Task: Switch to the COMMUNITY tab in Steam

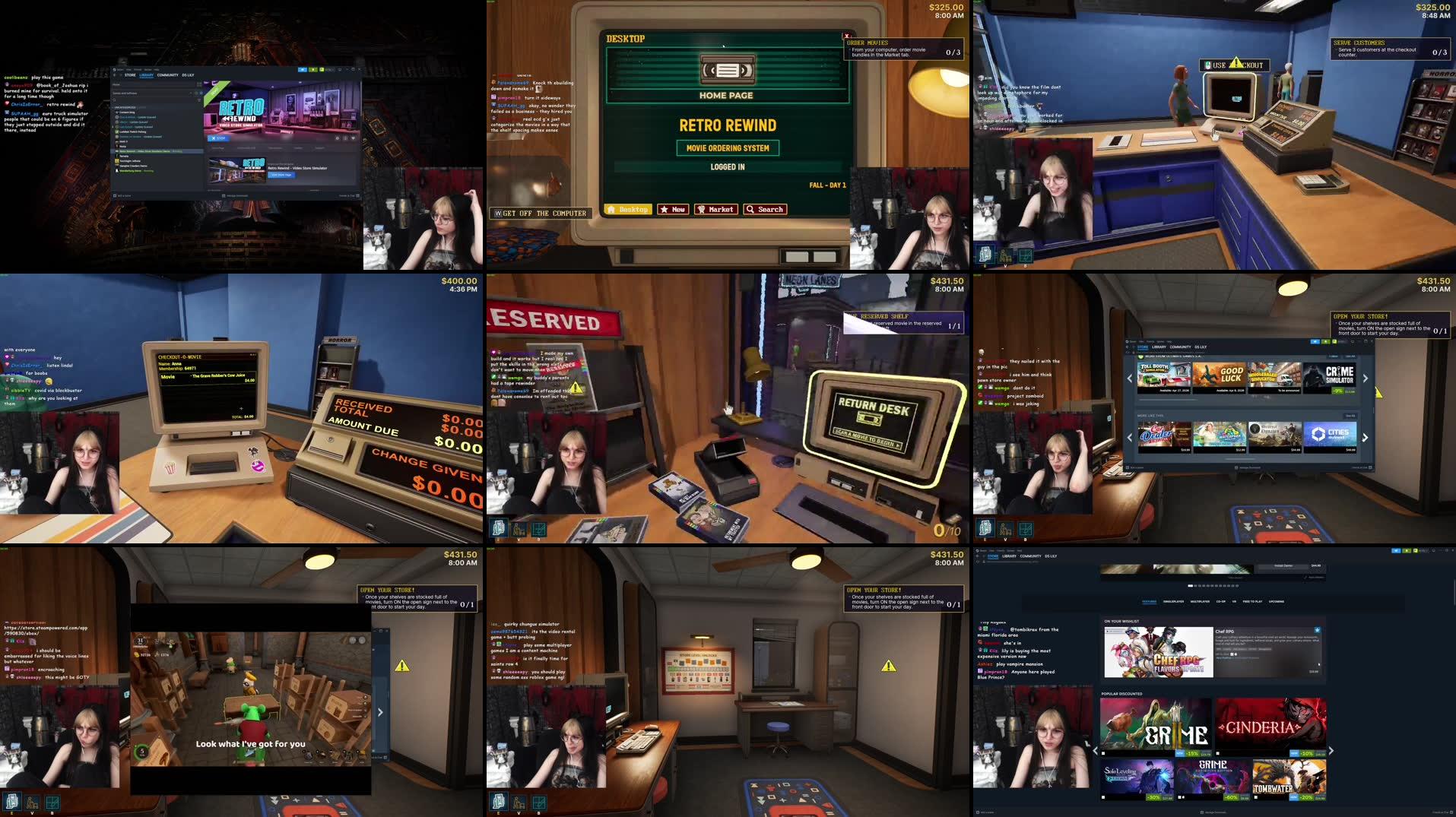Action: pos(167,75)
